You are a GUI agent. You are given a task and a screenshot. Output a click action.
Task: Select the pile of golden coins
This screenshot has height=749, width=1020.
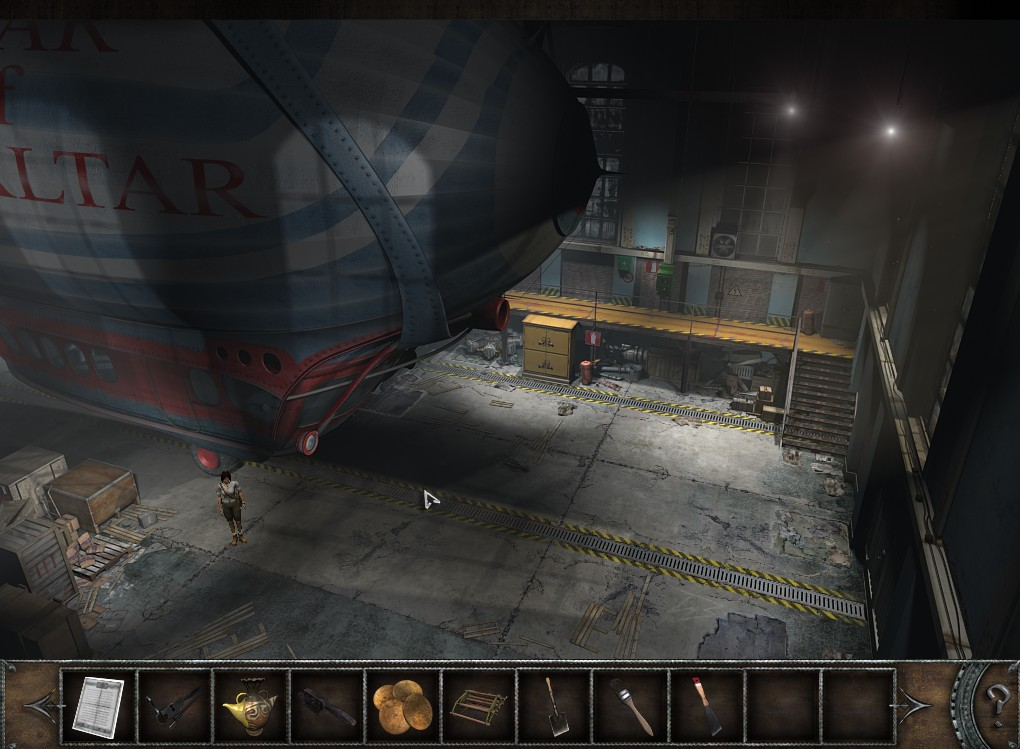pos(402,704)
